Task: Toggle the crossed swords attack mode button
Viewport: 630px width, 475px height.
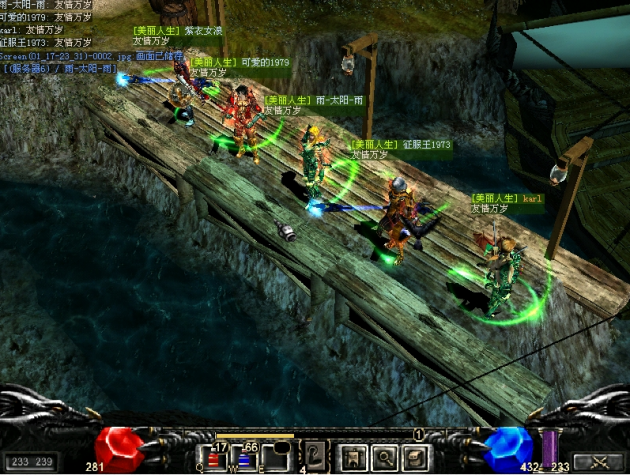Action: tap(600, 462)
